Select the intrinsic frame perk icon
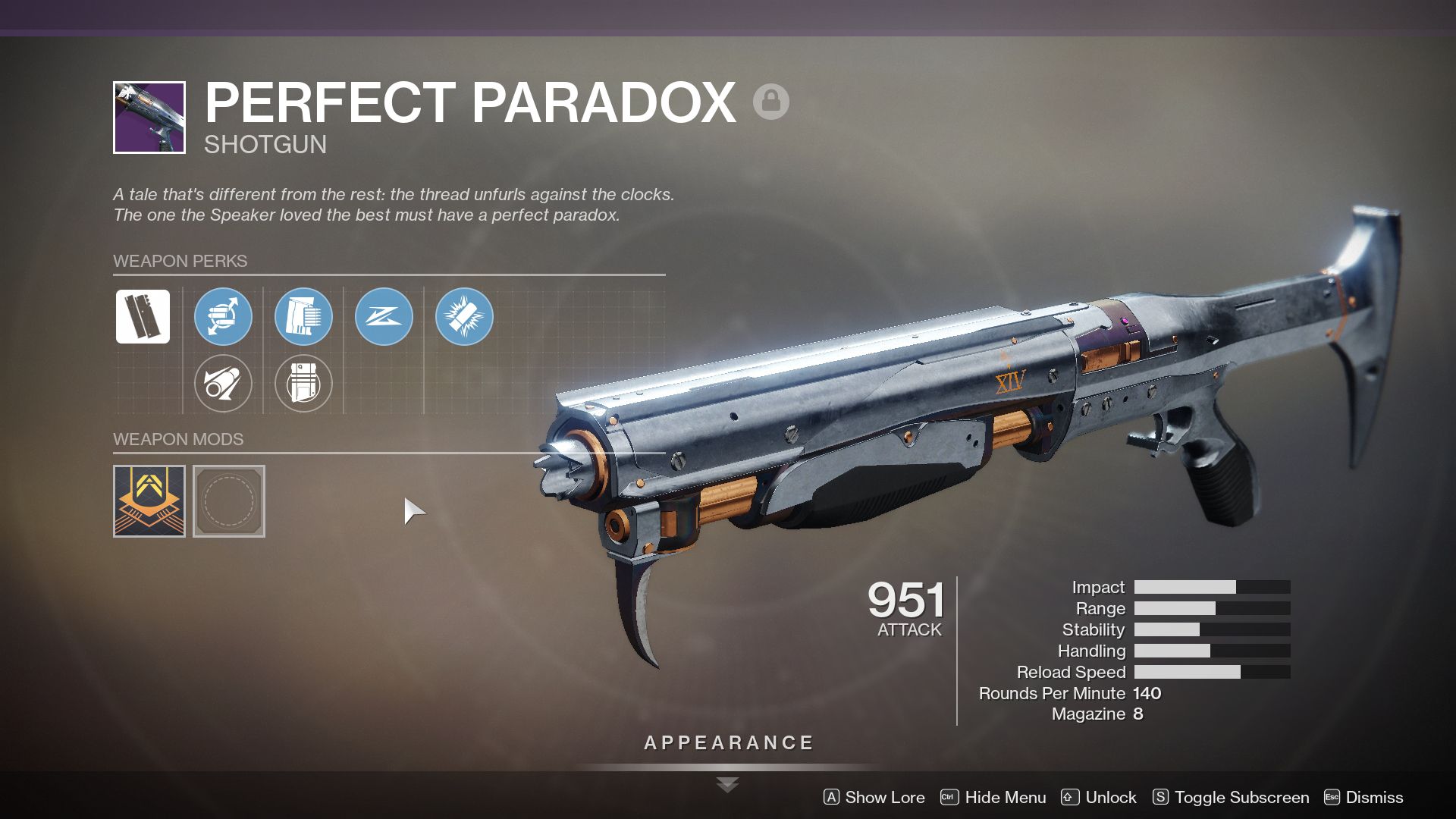The height and width of the screenshot is (819, 1456). [x=143, y=317]
